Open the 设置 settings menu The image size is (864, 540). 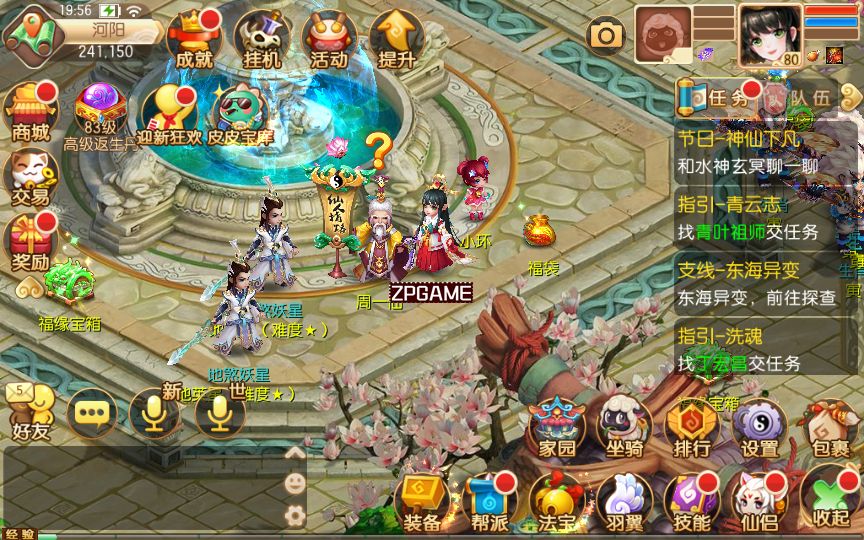coord(760,430)
